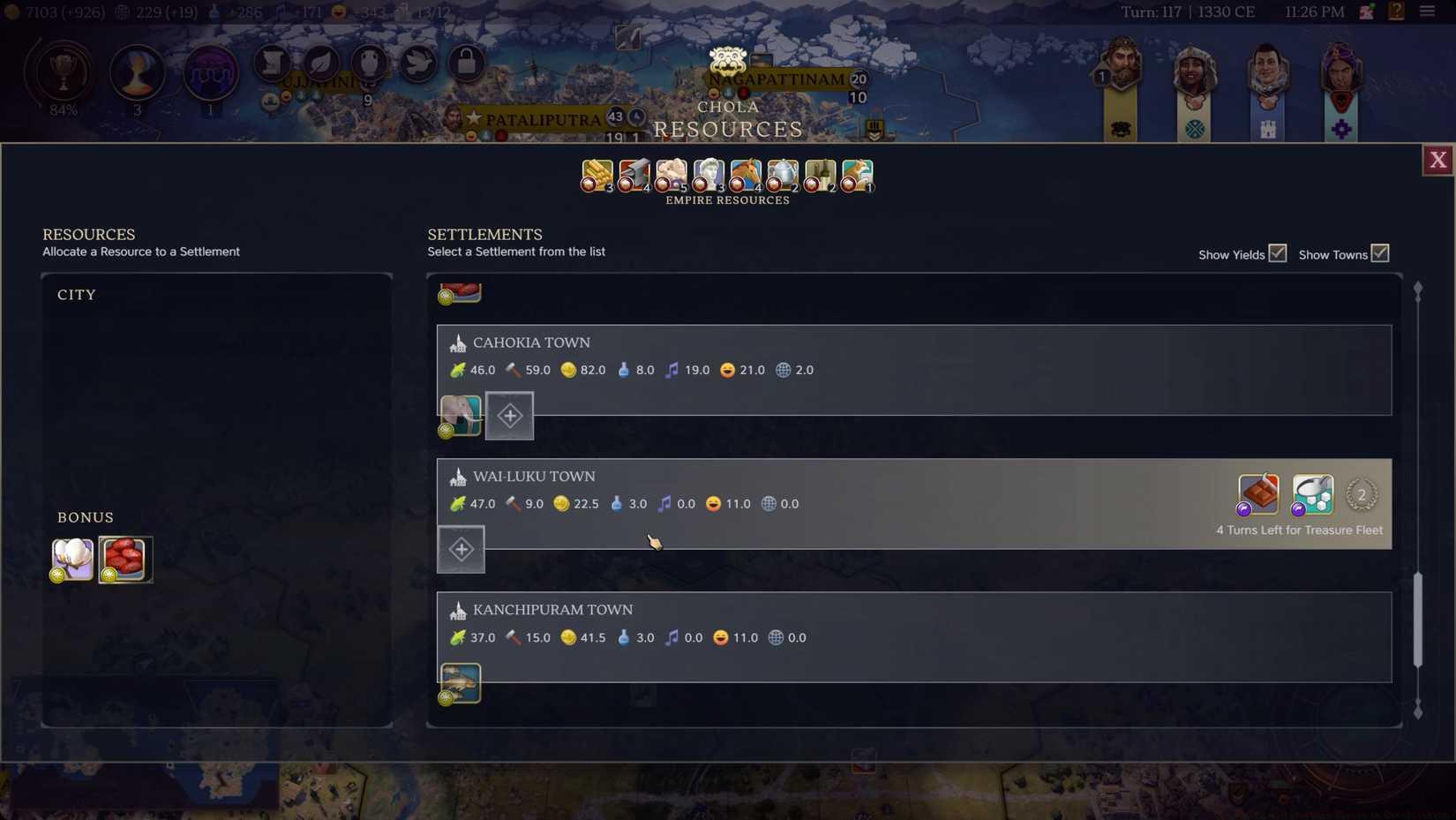Select the gold Empire Resource icon

pos(596,172)
